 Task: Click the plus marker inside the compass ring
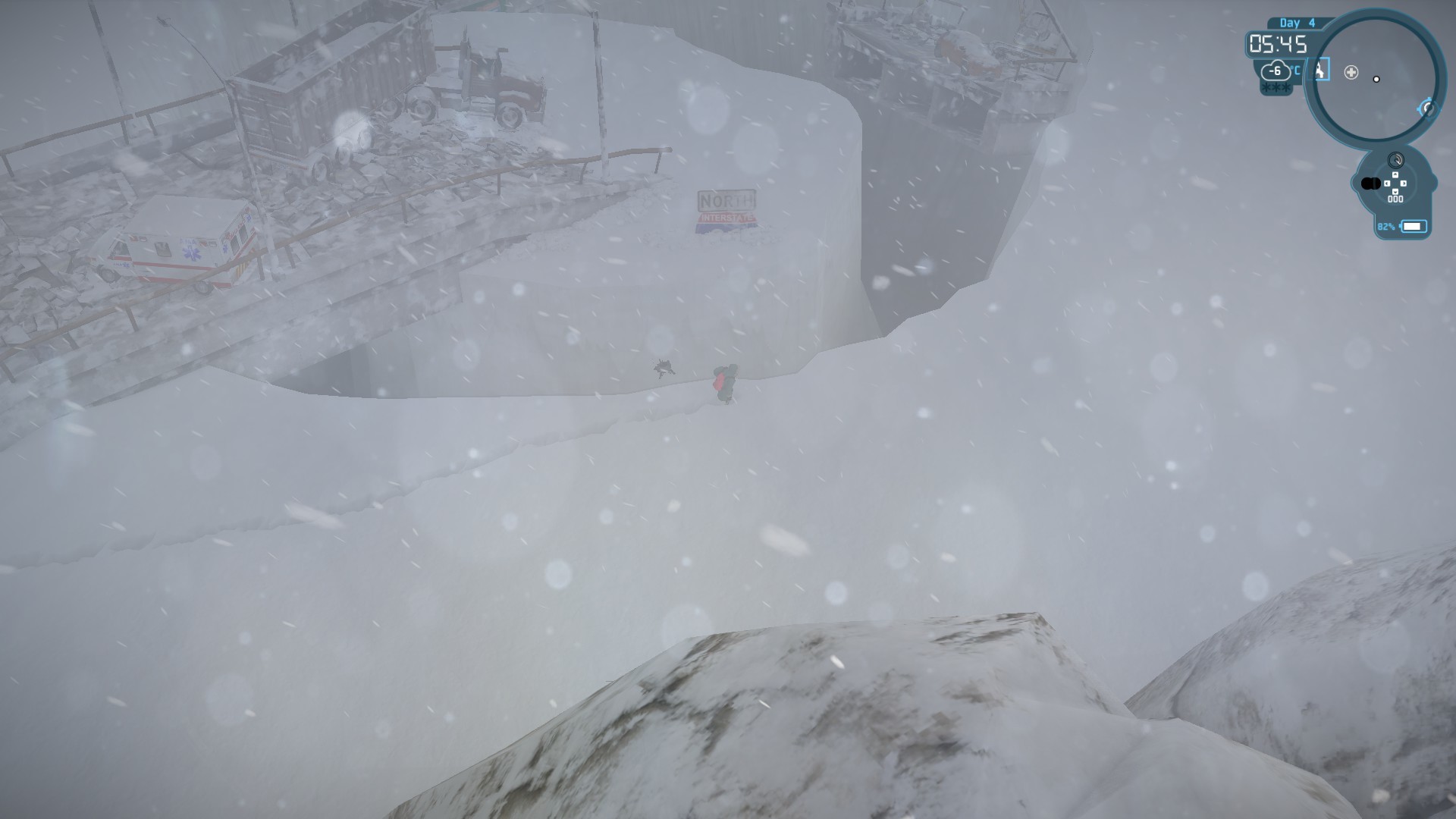(1351, 72)
